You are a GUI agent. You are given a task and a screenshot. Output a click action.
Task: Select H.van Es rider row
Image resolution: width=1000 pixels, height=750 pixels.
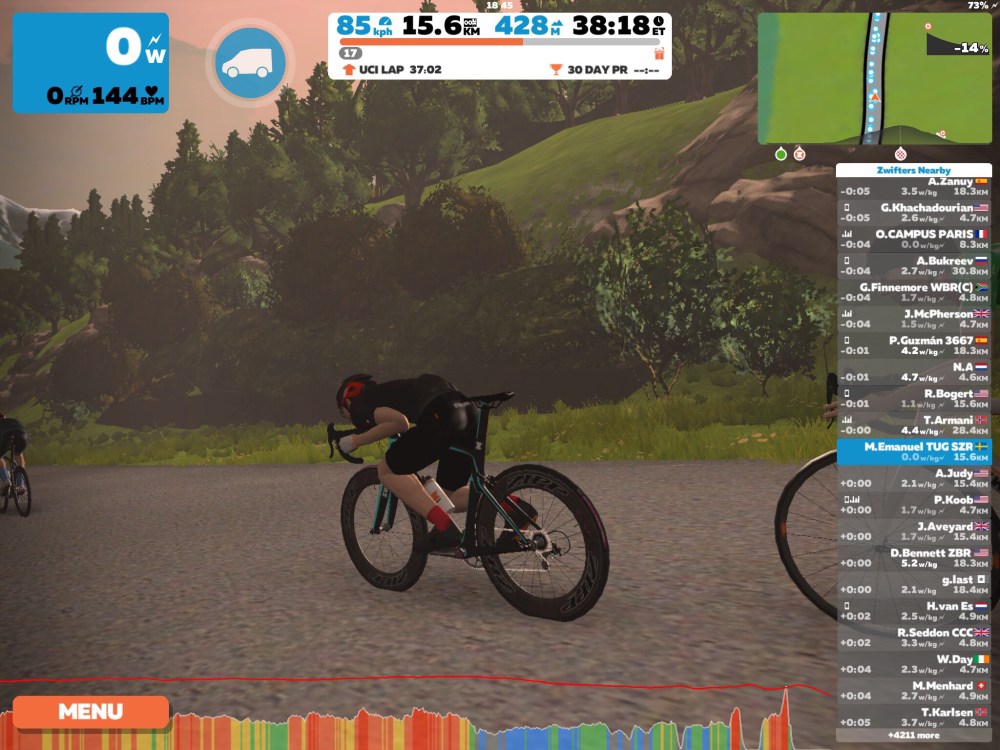coord(914,610)
